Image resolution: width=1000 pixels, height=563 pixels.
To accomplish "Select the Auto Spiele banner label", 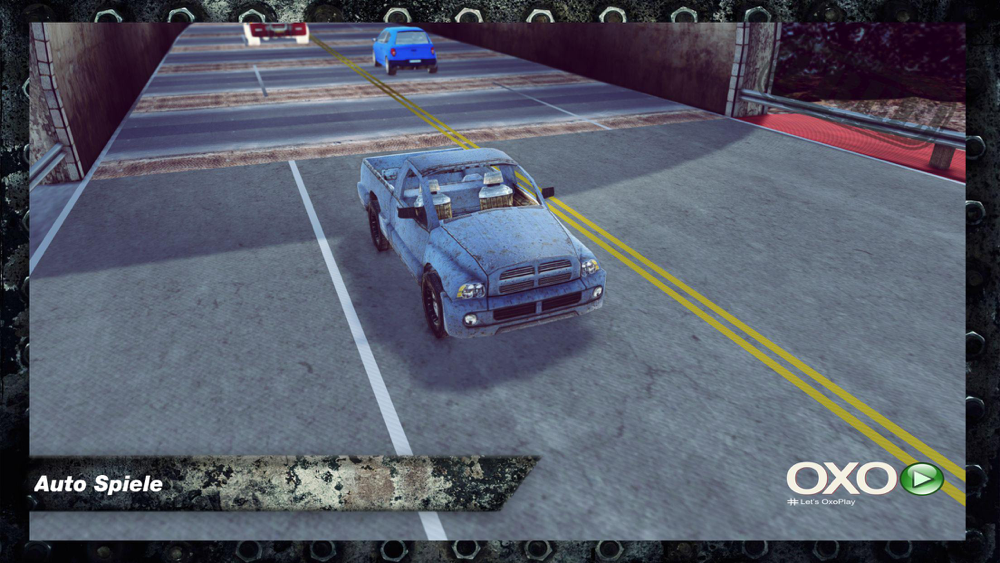I will (98, 484).
